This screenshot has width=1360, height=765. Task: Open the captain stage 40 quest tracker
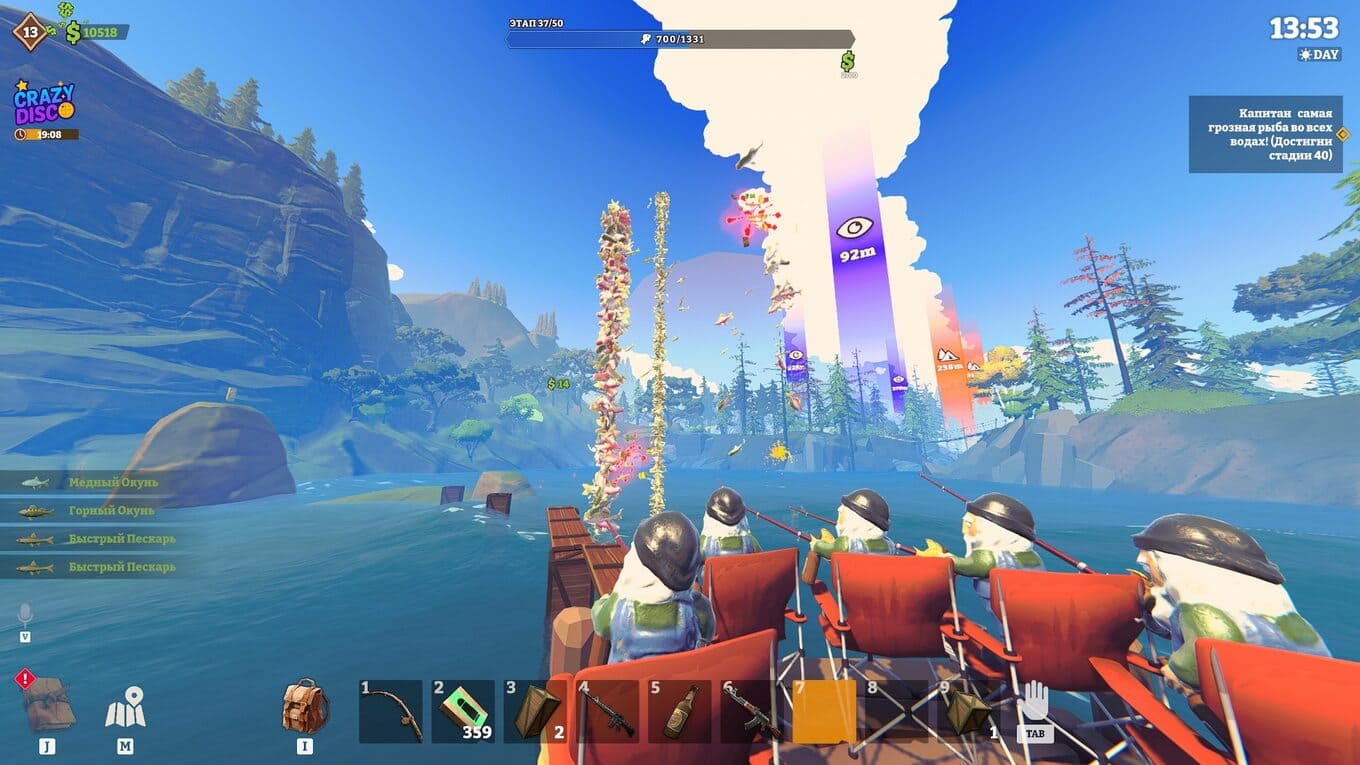click(1265, 134)
